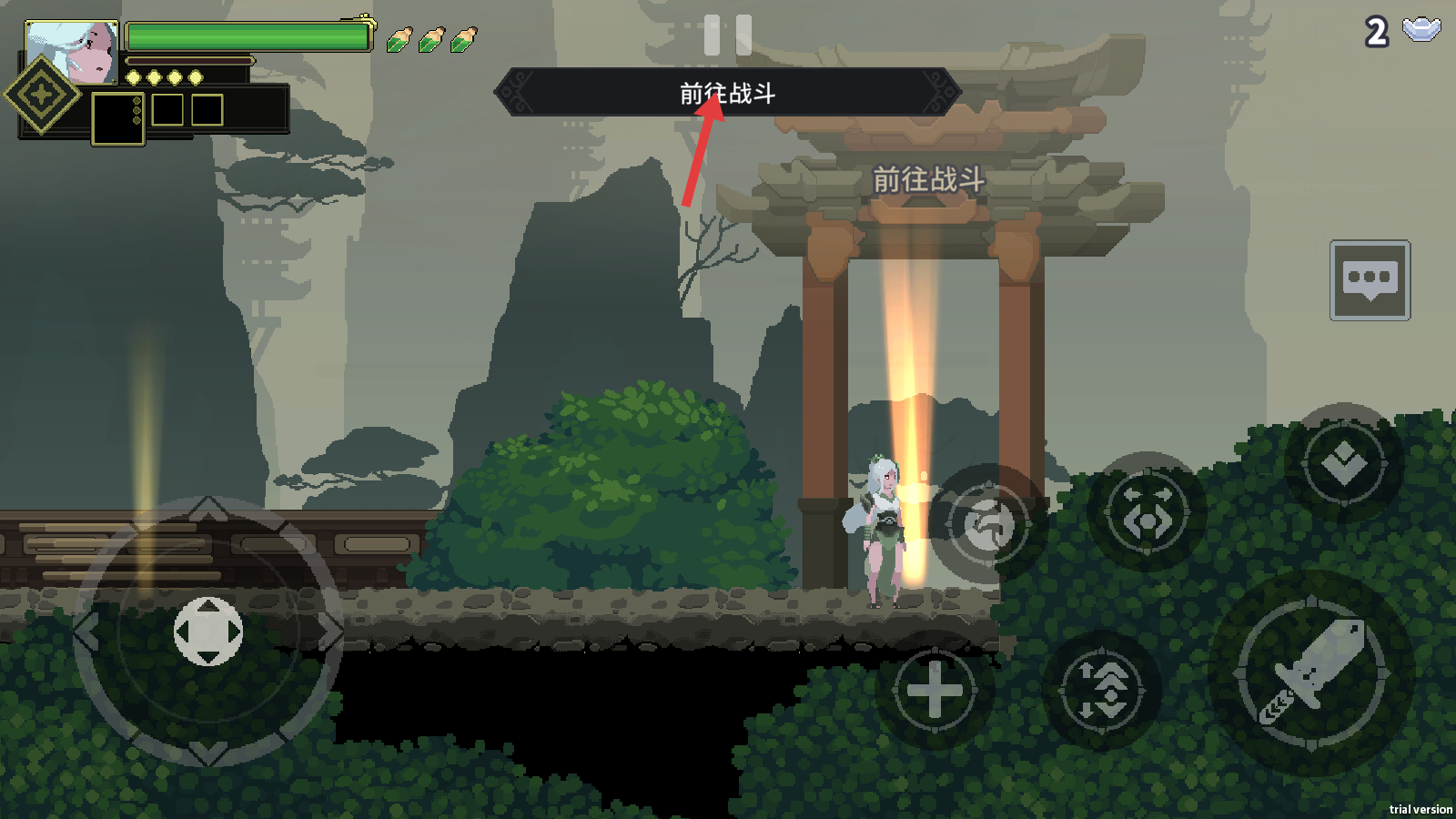Activate the up-down arrows swap button

(1102, 688)
